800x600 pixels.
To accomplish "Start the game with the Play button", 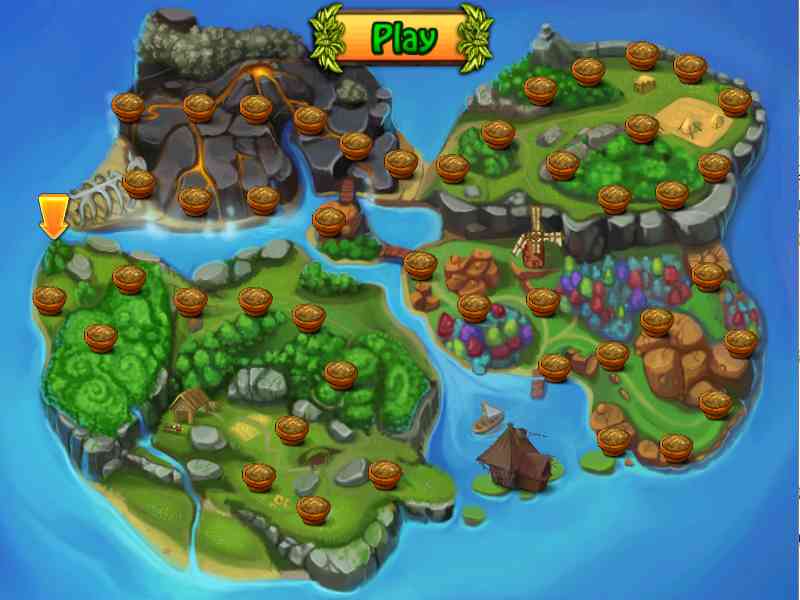I will pos(404,38).
